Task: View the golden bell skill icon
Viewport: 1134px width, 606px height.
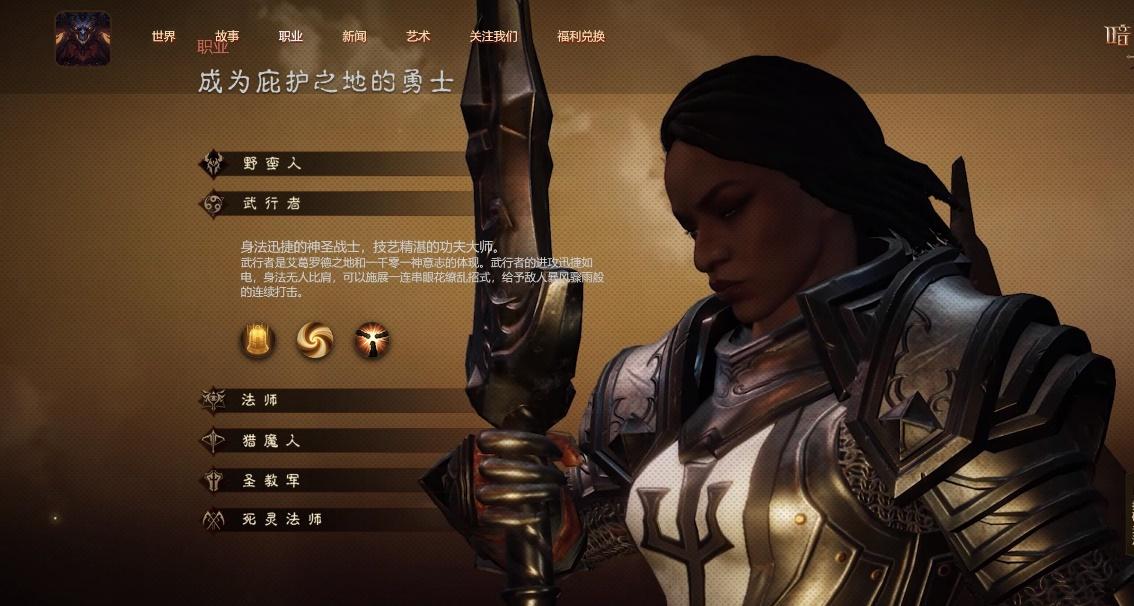Action: 257,341
